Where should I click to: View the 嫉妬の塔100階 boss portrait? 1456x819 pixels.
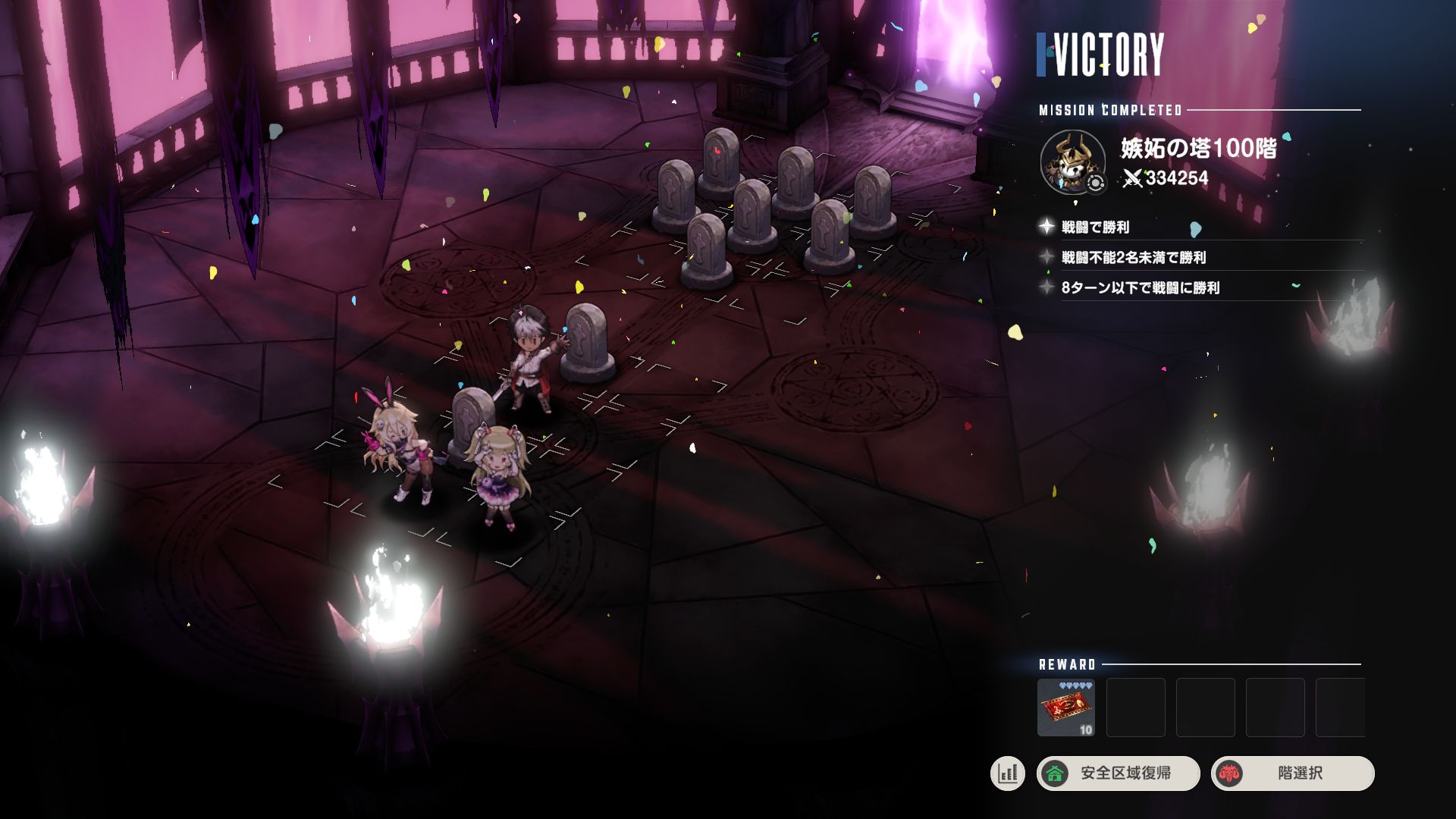pyautogui.click(x=1072, y=162)
